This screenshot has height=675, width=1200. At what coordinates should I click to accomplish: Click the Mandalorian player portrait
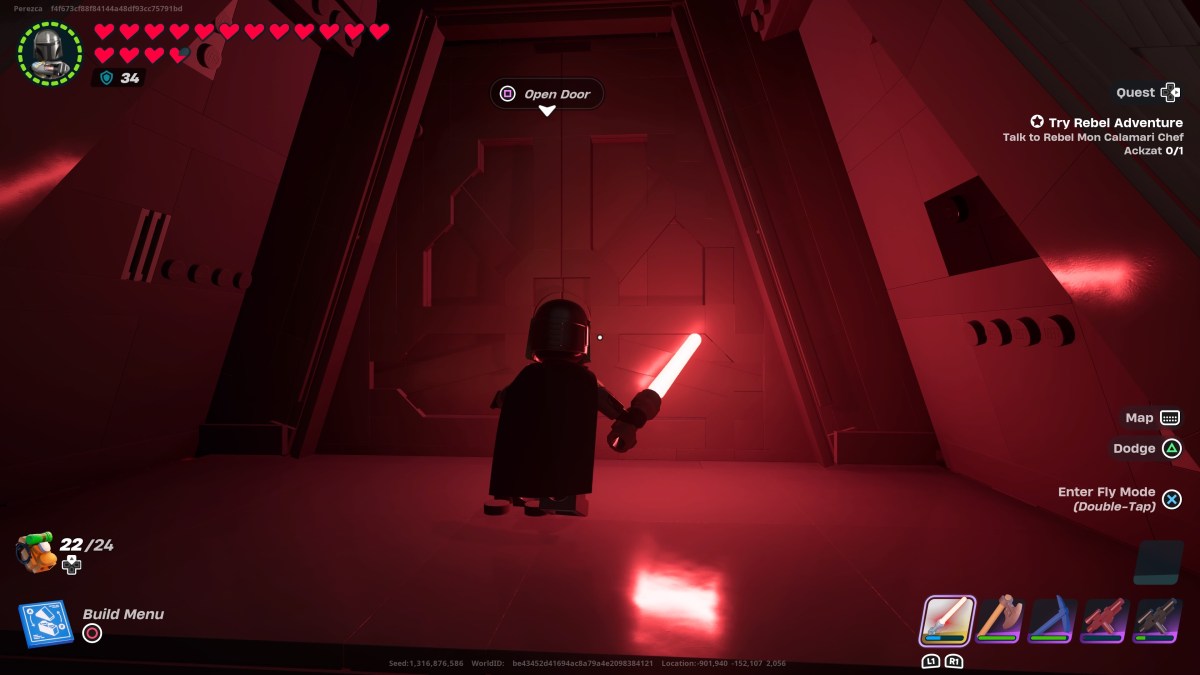49,53
